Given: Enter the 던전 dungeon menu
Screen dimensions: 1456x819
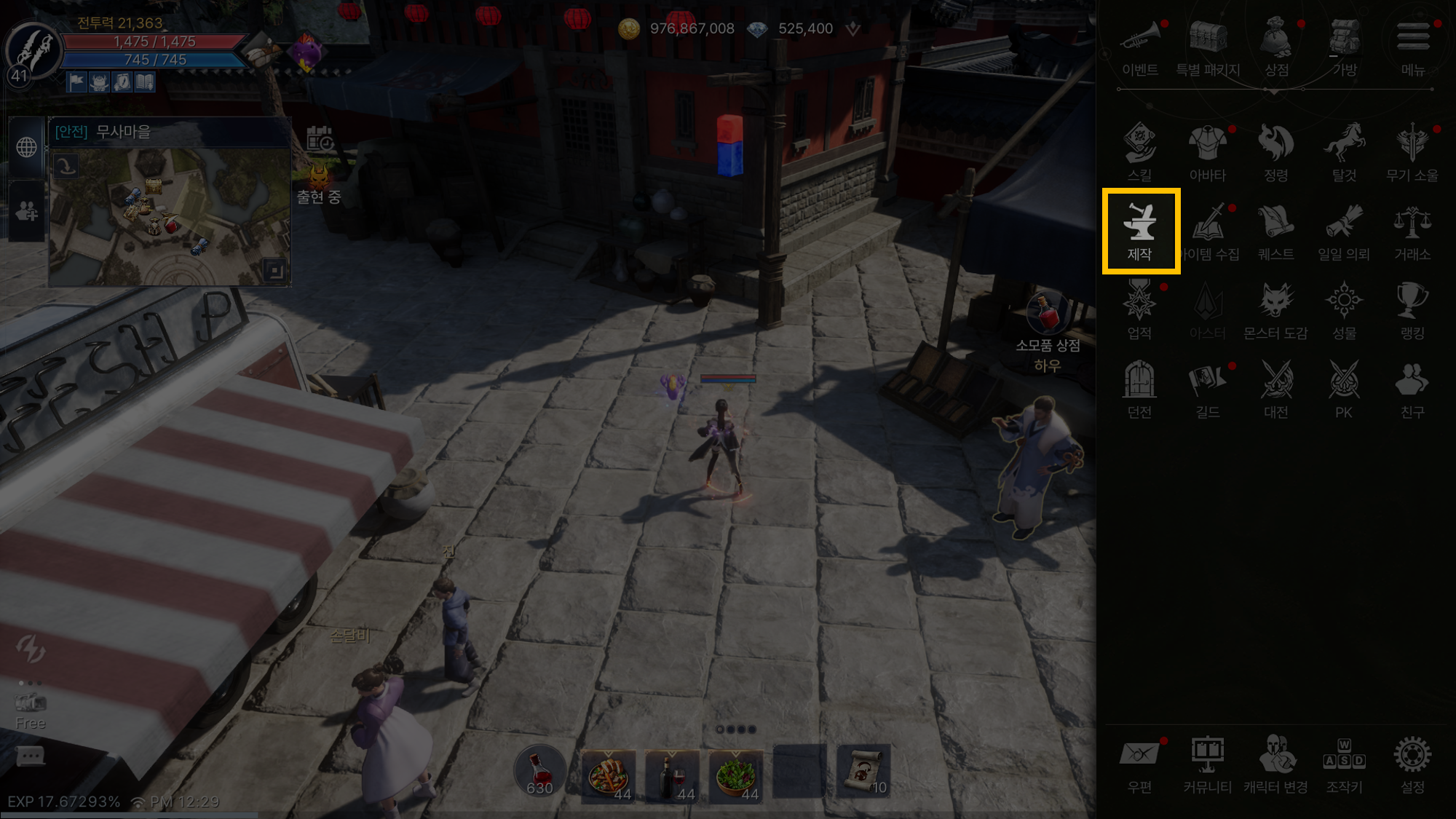Looking at the screenshot, I should point(1139,388).
